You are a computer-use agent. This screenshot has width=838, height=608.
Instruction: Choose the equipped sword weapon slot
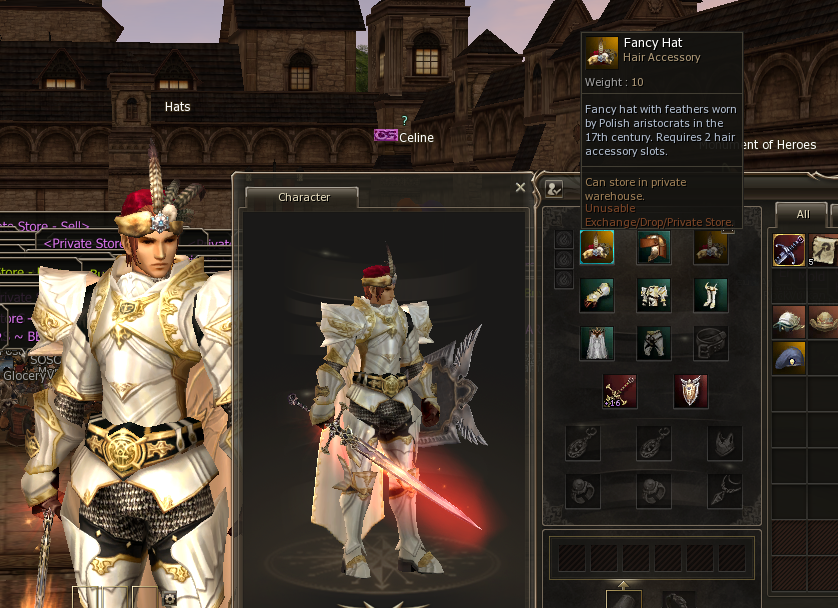[620, 391]
